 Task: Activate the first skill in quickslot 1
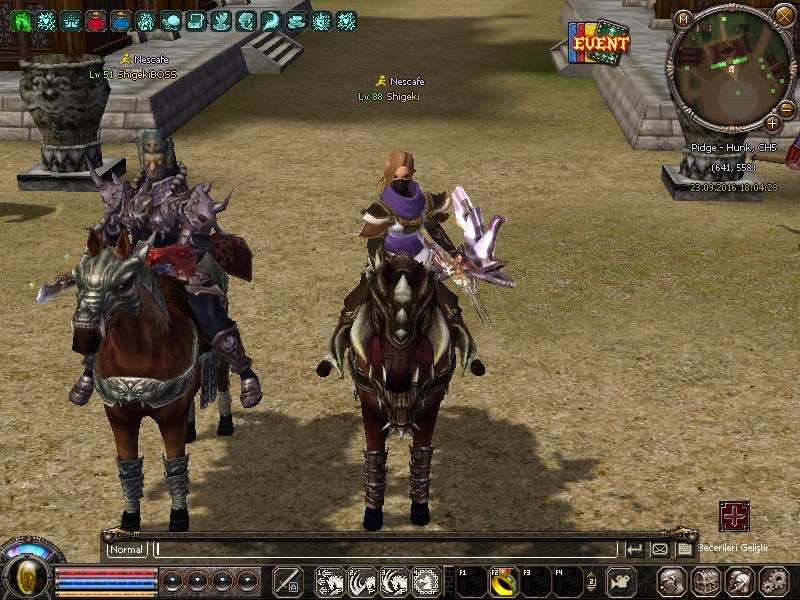331,581
